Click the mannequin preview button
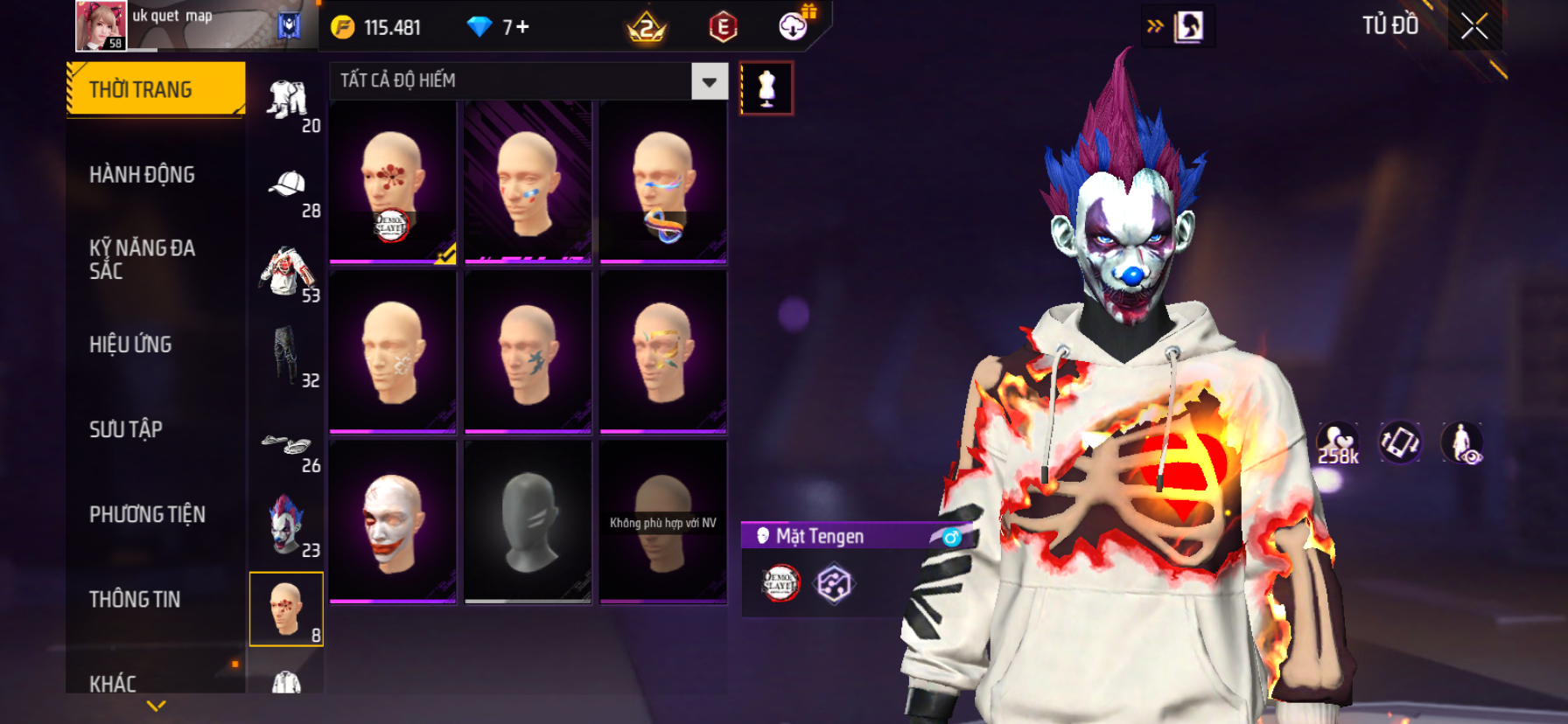 pos(766,88)
